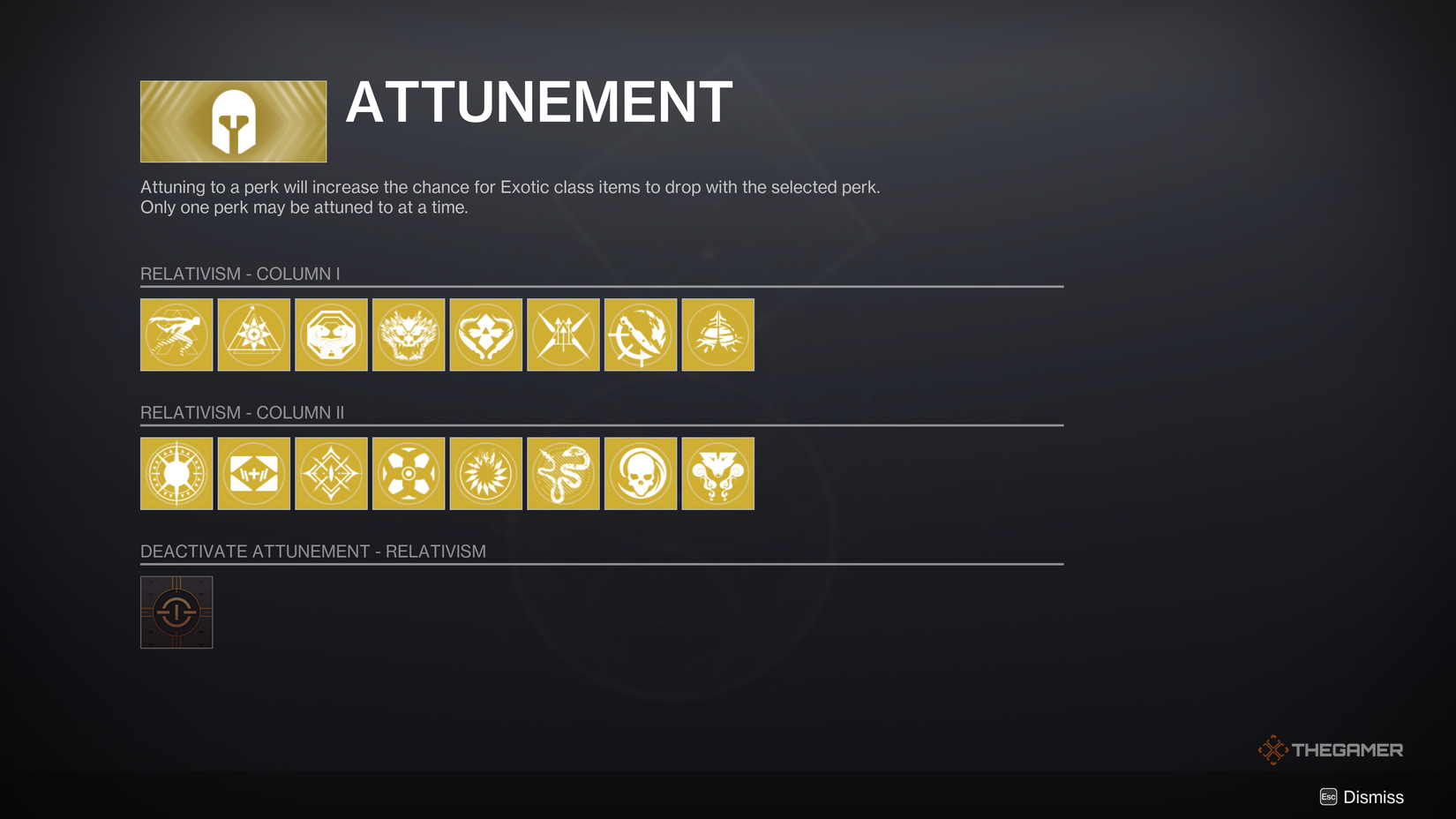Select the crossed arrows perk icon

click(563, 334)
